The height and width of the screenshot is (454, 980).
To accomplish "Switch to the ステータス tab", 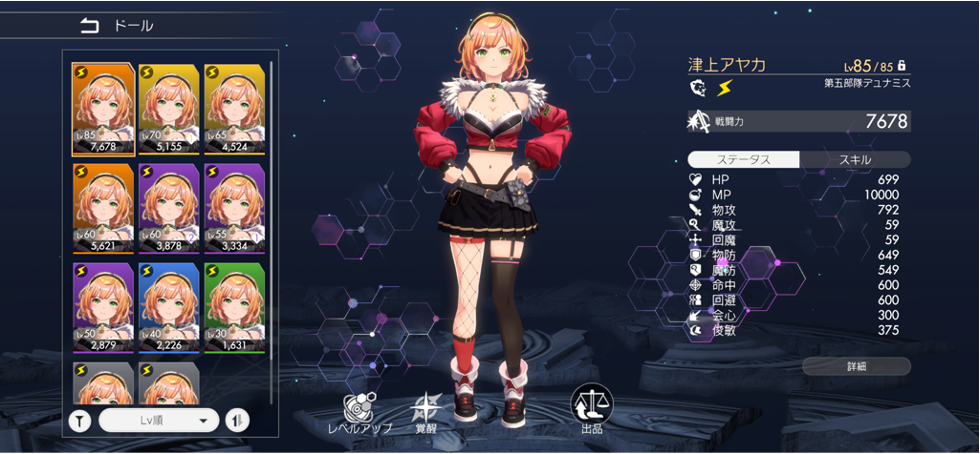I will coord(744,160).
